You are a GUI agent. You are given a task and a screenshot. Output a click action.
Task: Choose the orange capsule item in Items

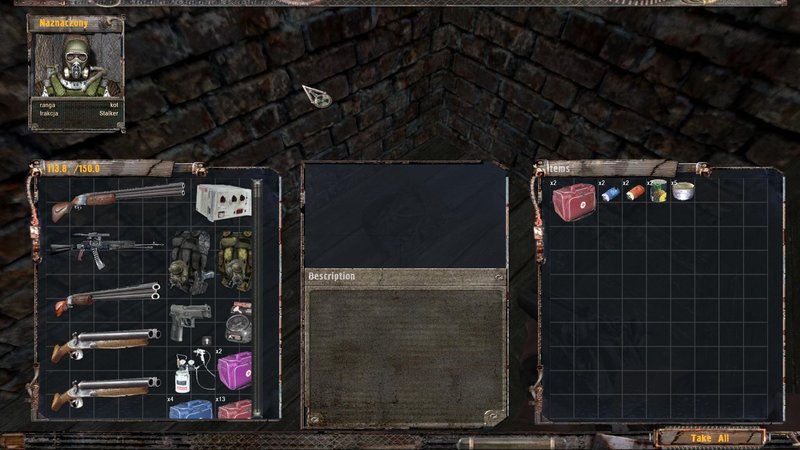634,193
